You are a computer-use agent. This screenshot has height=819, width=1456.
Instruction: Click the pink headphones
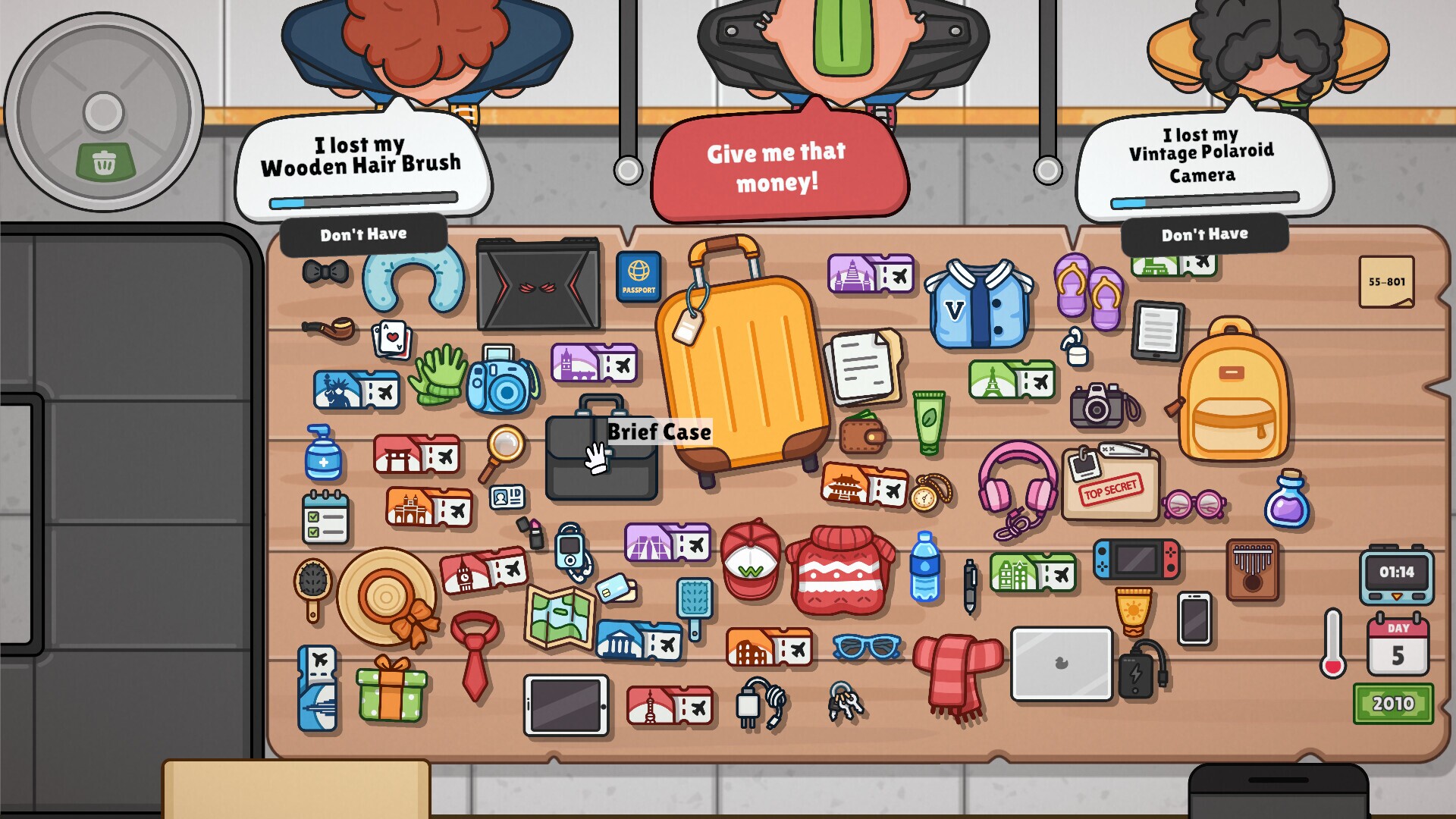point(1016,485)
